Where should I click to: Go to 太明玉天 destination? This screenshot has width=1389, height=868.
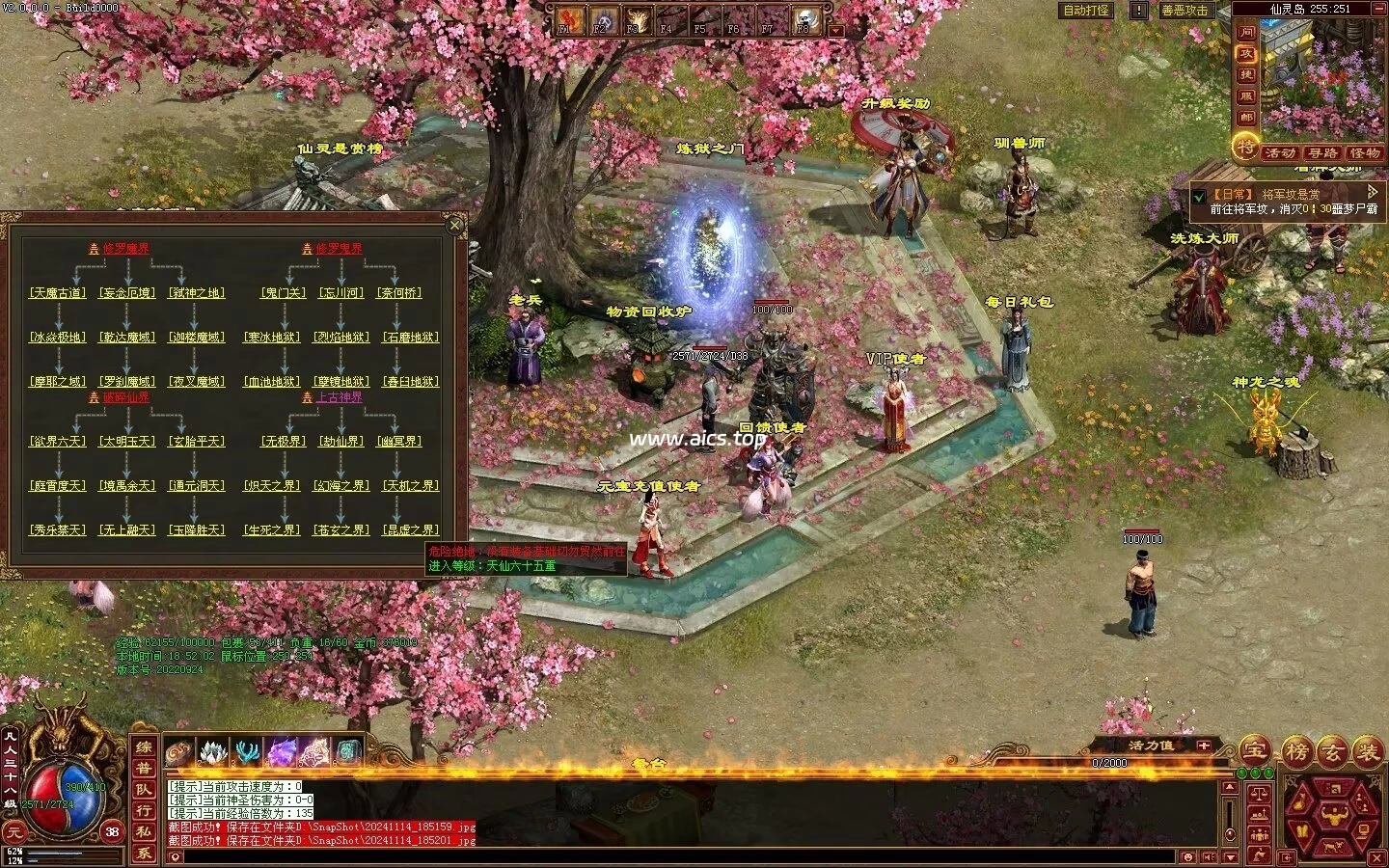click(127, 442)
